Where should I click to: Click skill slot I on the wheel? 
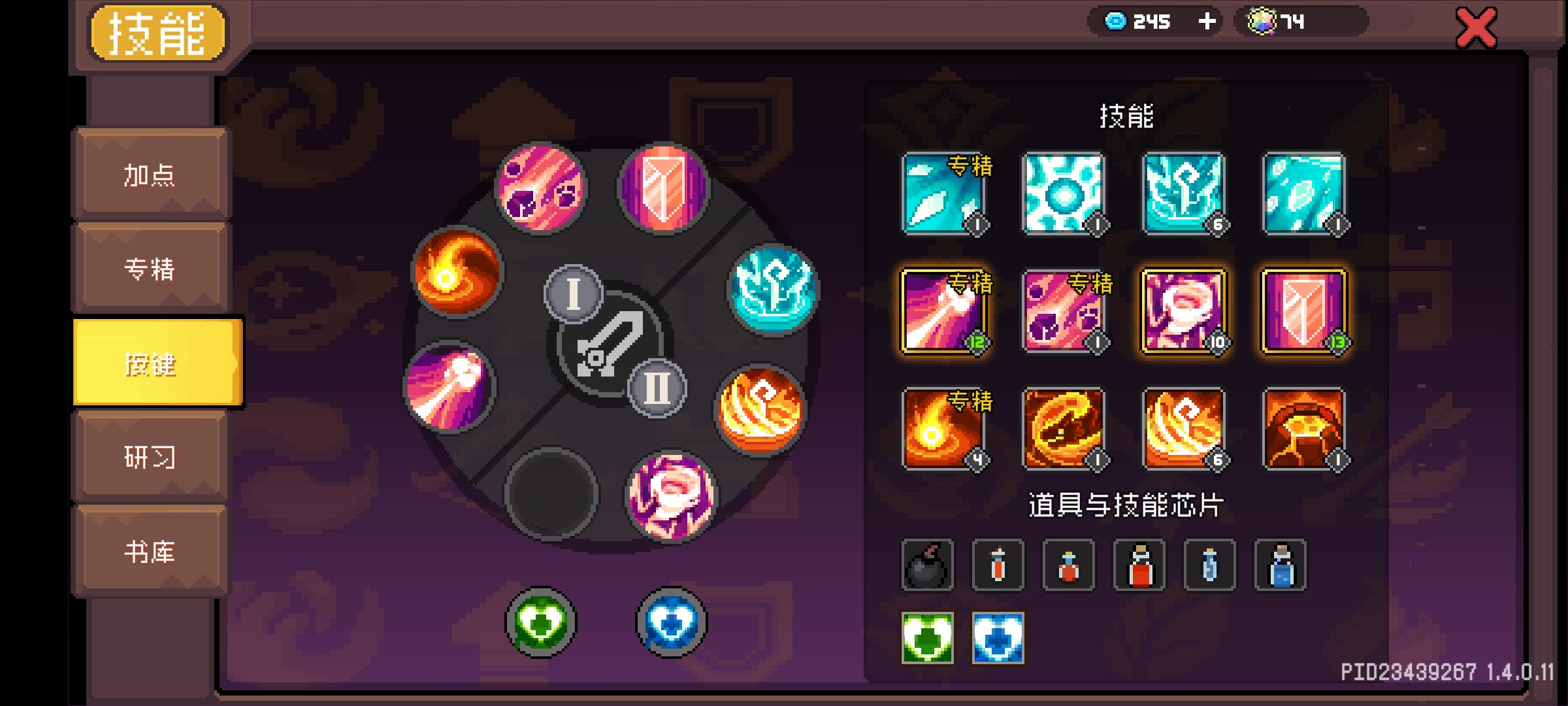point(574,294)
